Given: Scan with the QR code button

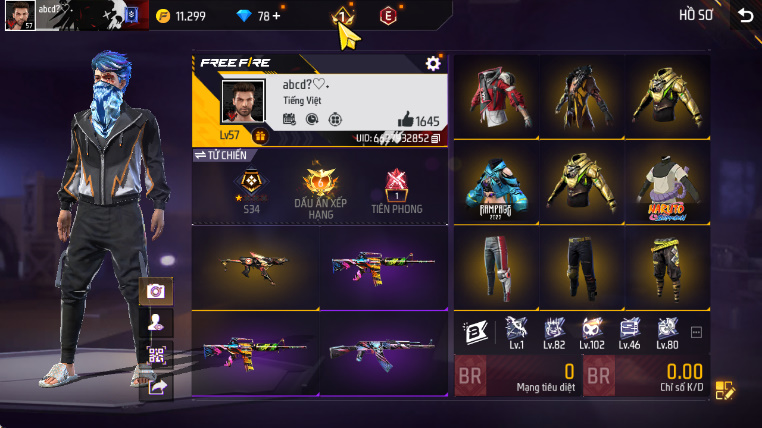Looking at the screenshot, I should [156, 355].
